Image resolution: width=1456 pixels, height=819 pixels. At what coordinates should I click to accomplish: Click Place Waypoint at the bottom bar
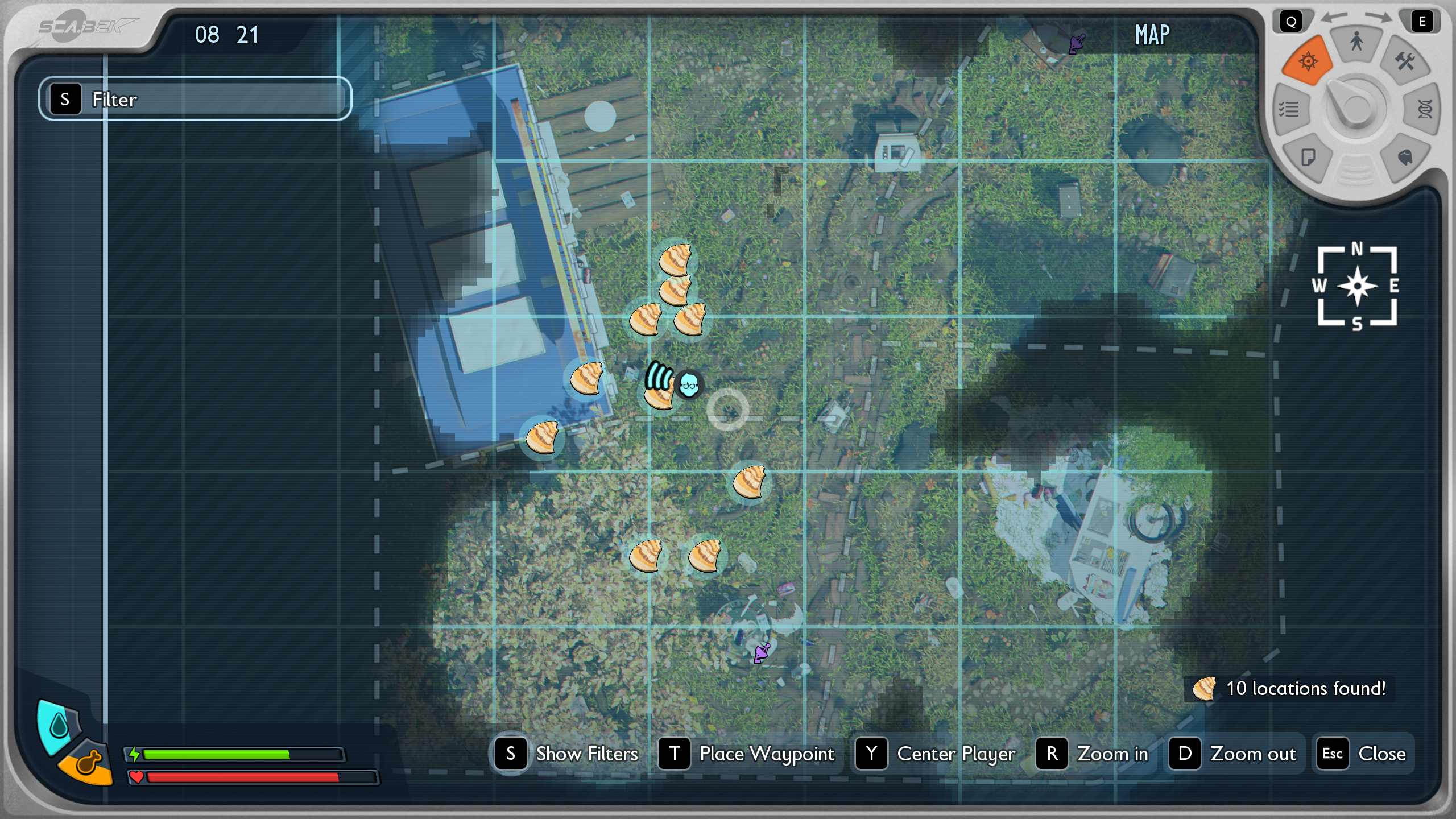click(x=766, y=754)
